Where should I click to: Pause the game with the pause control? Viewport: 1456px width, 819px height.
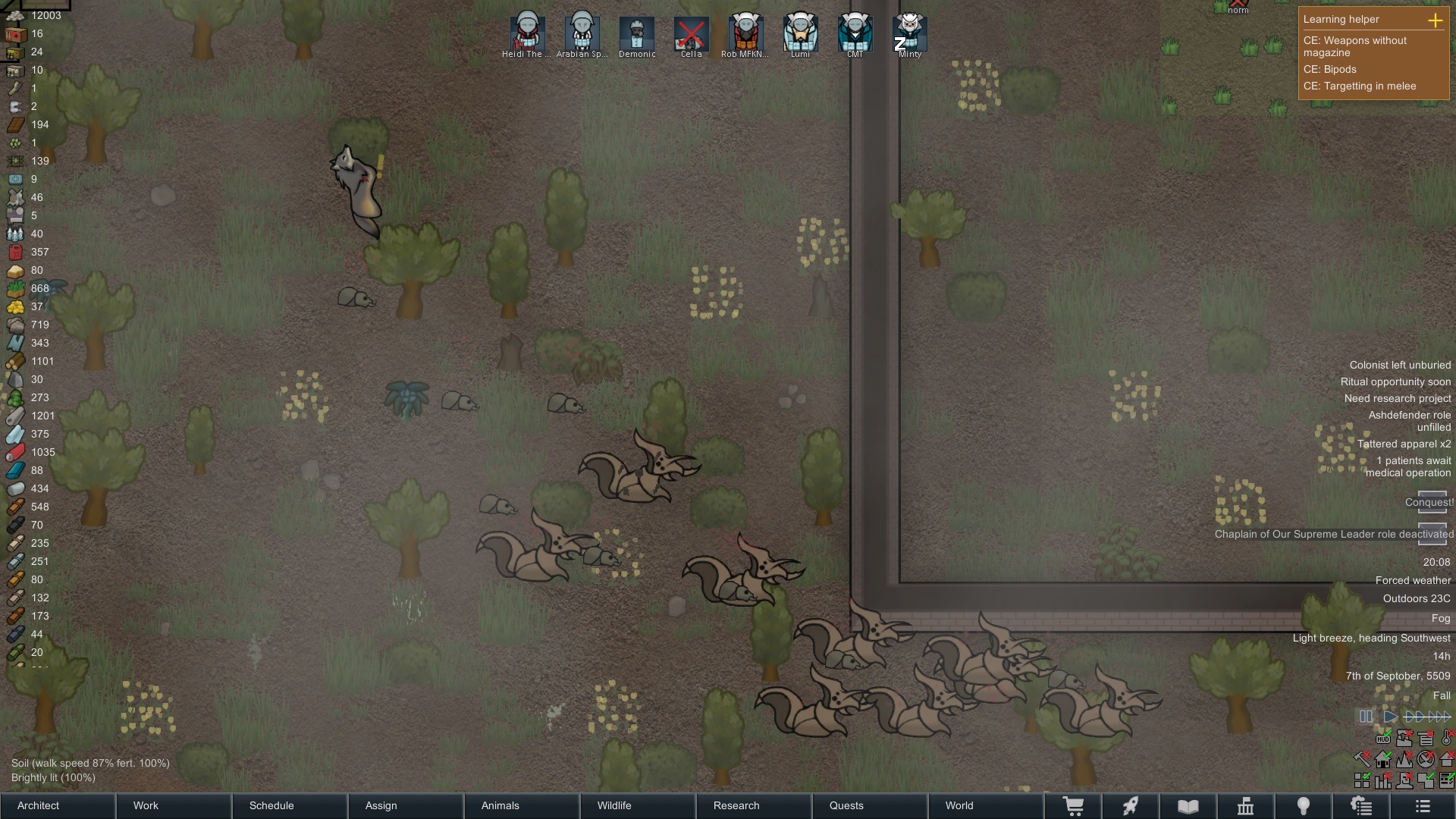1367,717
